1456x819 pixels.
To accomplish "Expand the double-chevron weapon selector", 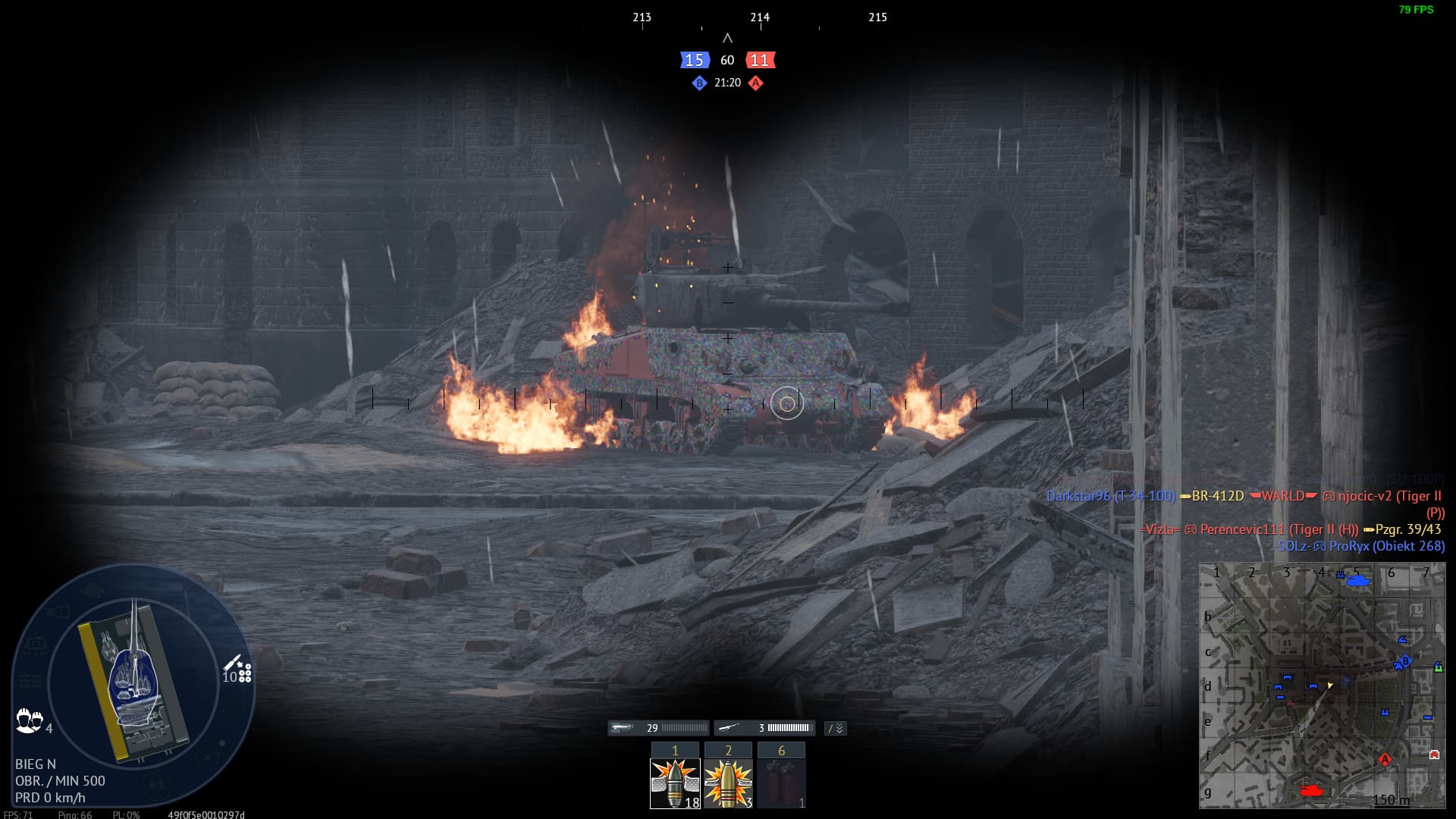I will 839,728.
